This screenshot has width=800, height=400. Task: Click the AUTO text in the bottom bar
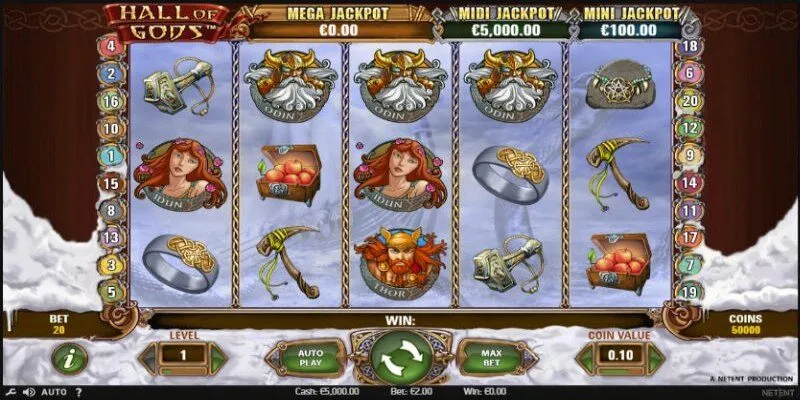pyautogui.click(x=54, y=391)
